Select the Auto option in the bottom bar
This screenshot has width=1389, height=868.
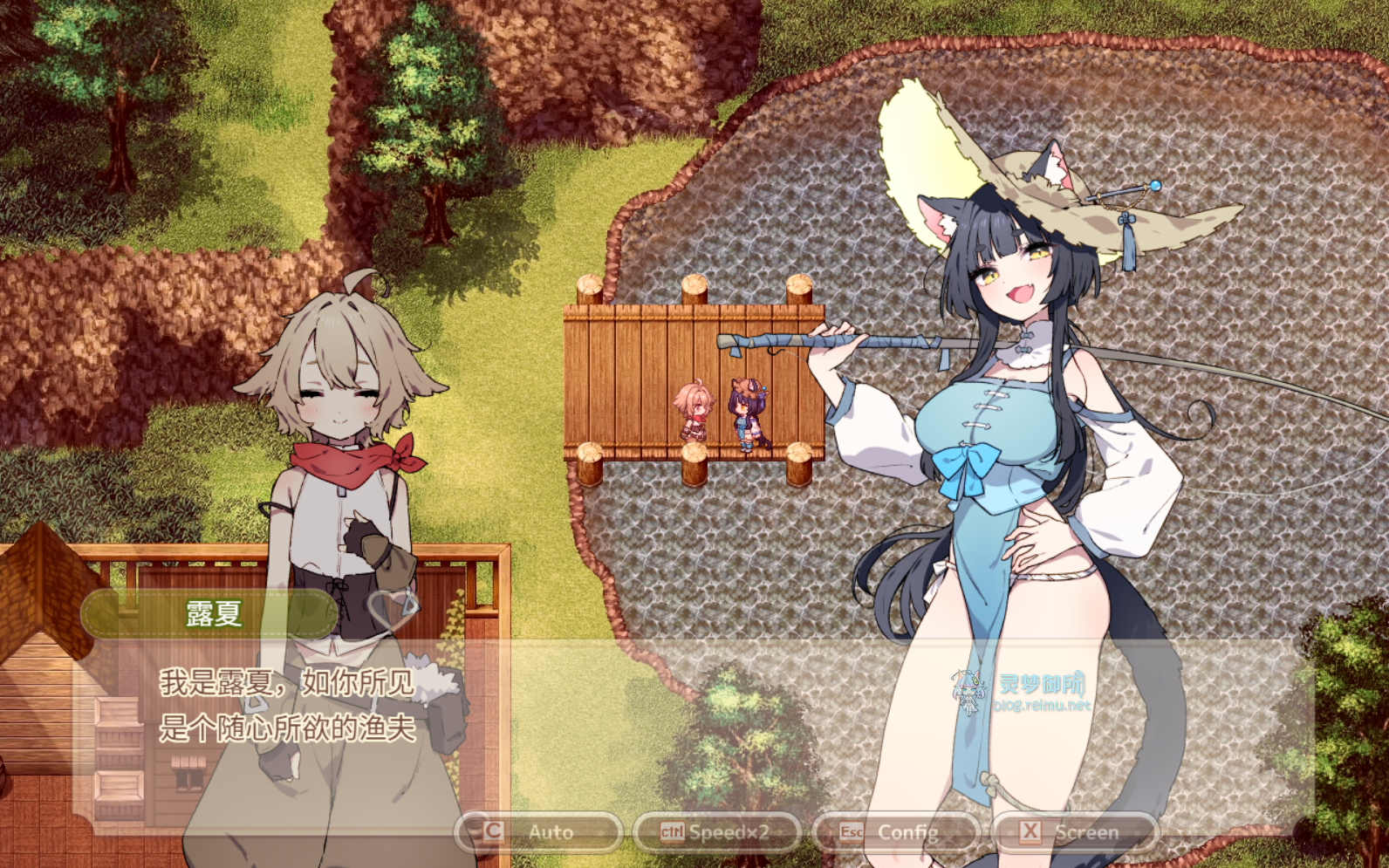pos(551,831)
